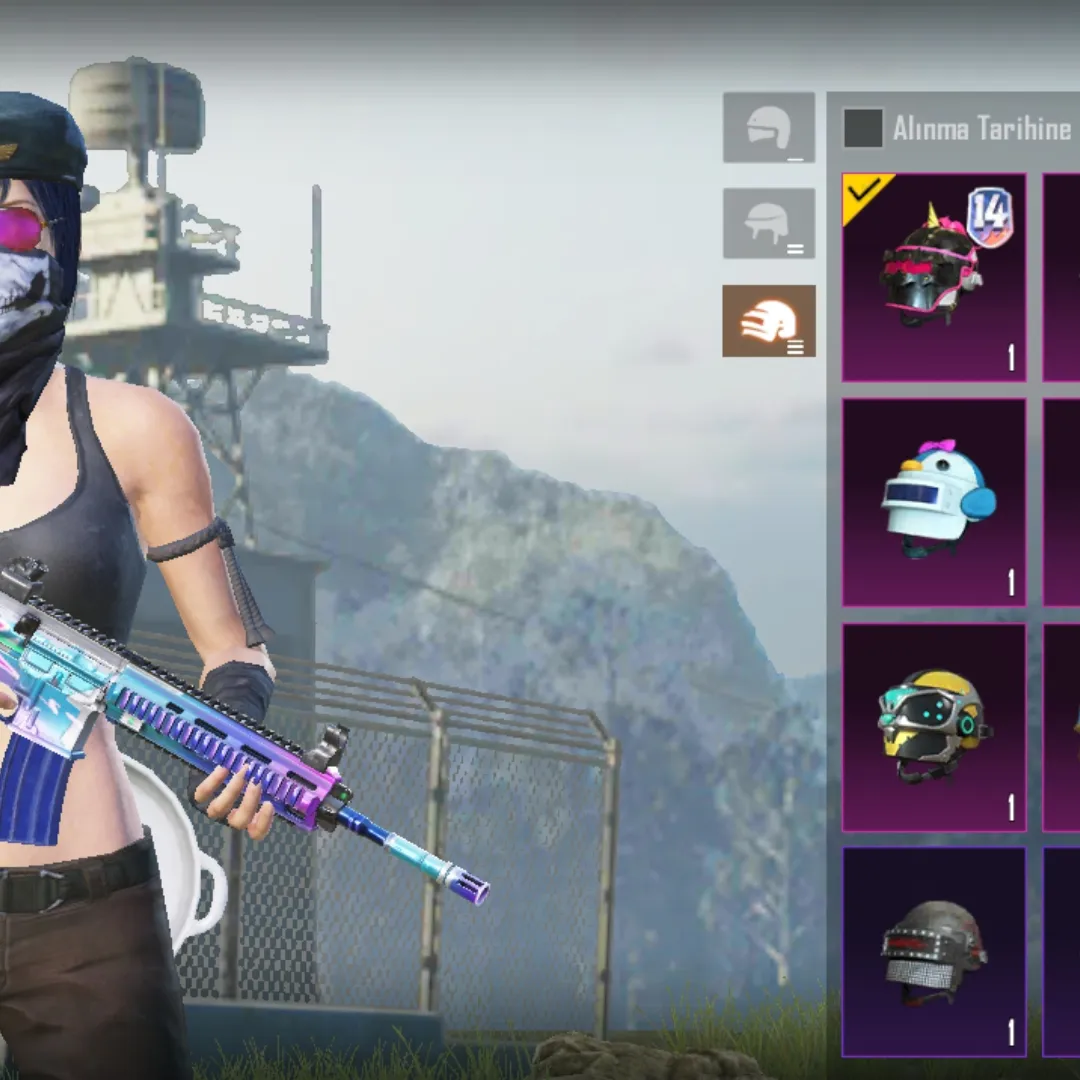Switch to the level 1 helmet tab
Image resolution: width=1080 pixels, height=1080 pixels.
coord(769,128)
